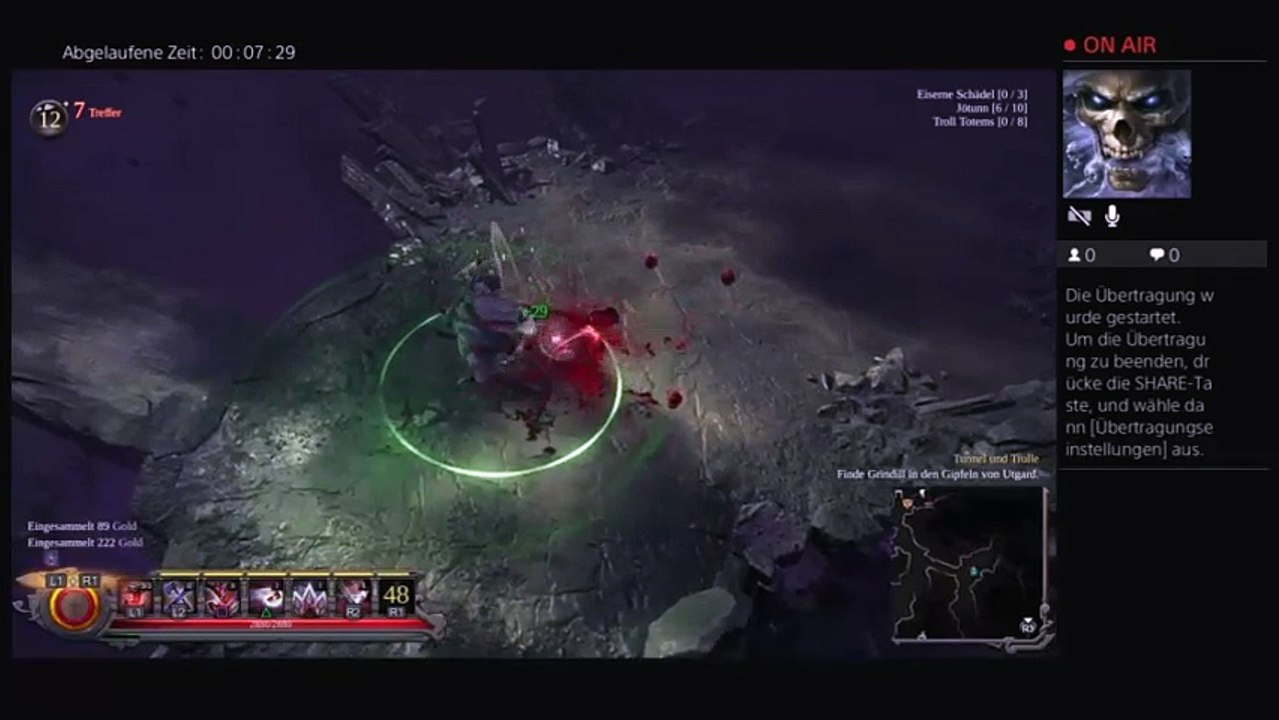This screenshot has height=720, width=1279.
Task: Select the red skill icon labeled L1
Action: pyautogui.click(x=135, y=596)
